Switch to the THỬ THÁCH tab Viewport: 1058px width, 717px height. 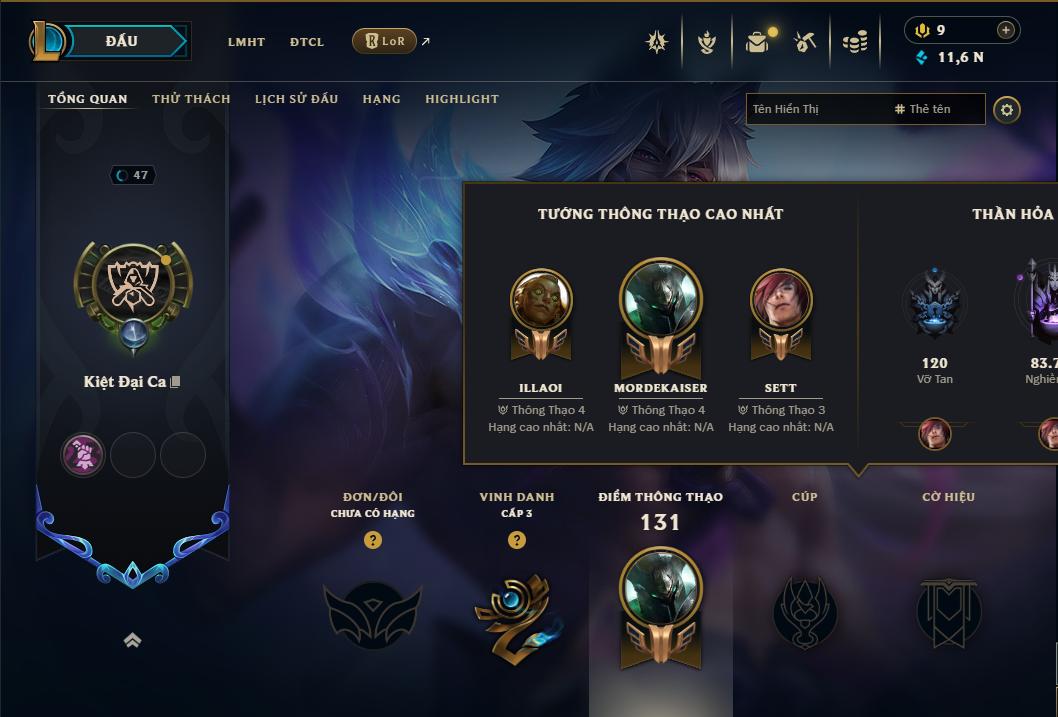click(191, 99)
